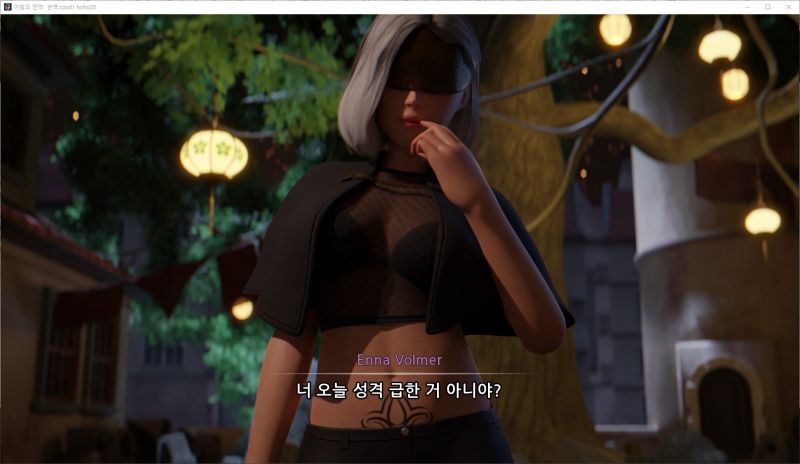
Task: Minimize the game window
Action: (x=747, y=6)
